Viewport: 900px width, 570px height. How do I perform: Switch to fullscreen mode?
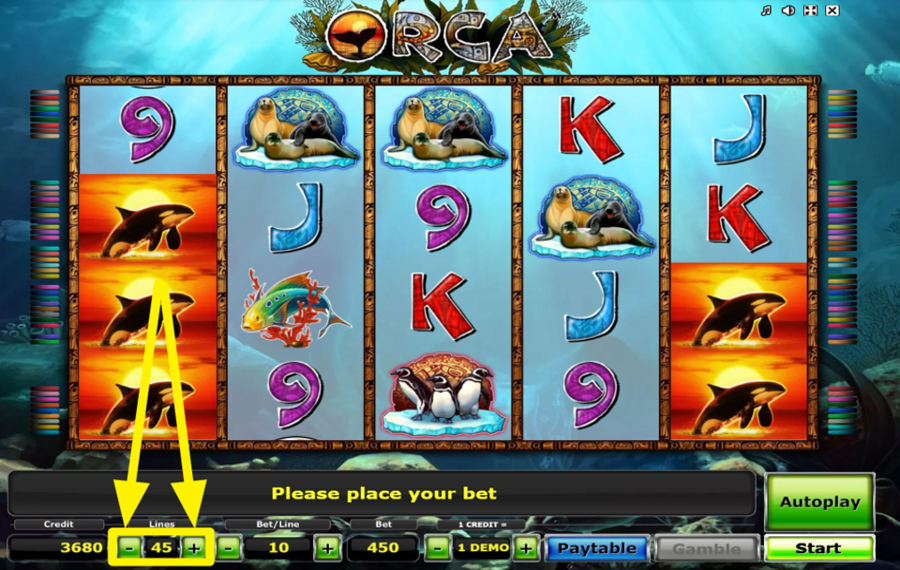tap(810, 11)
